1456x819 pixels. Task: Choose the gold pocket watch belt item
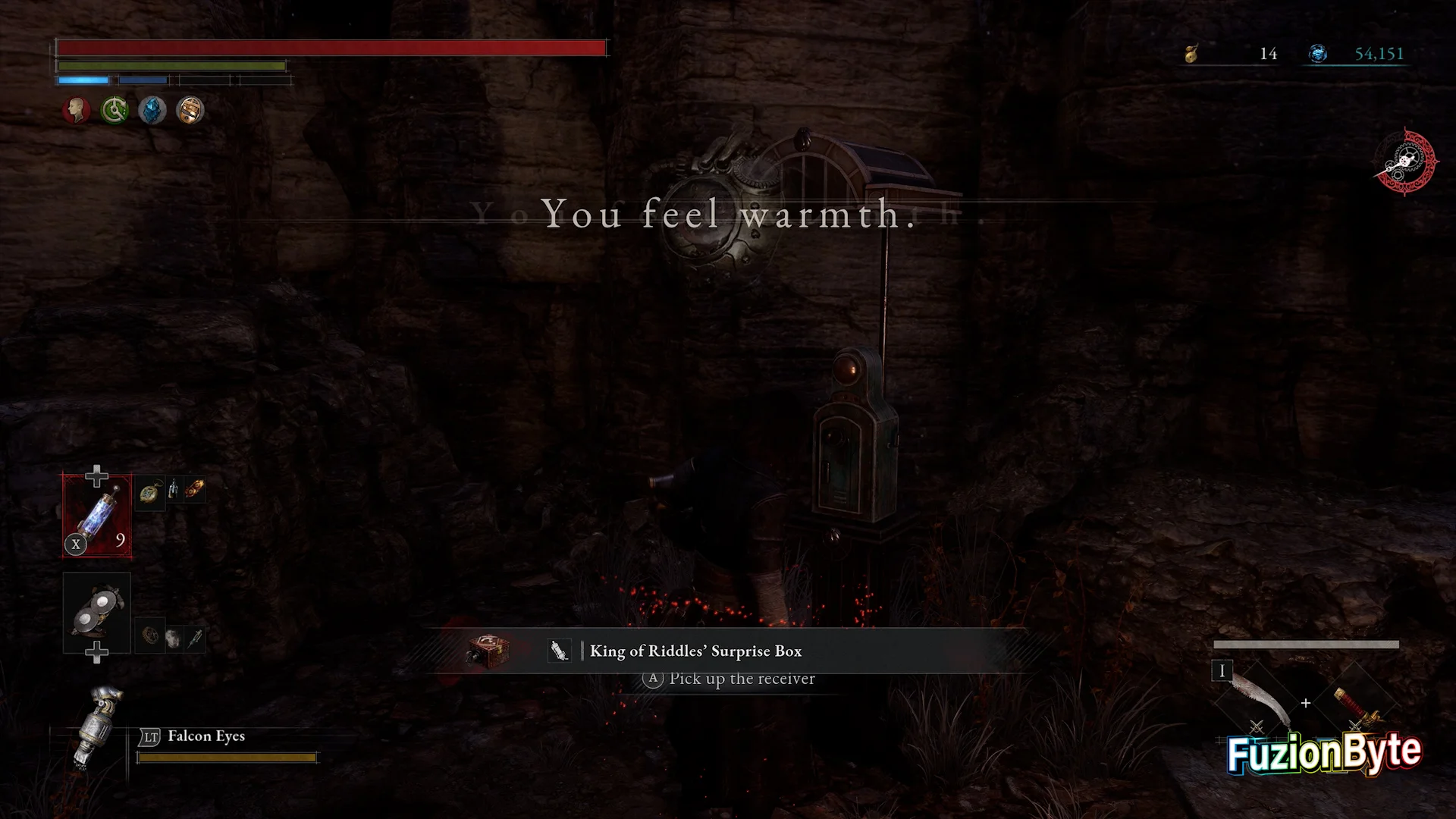(151, 491)
